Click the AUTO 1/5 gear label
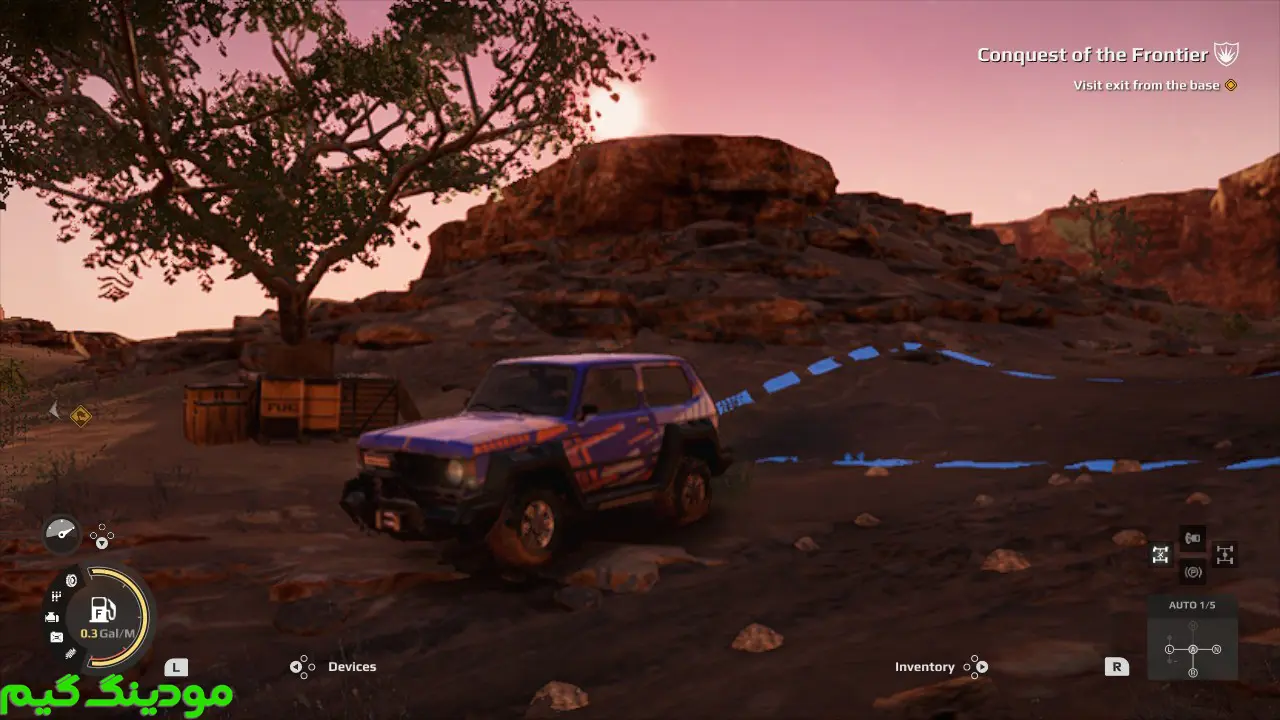This screenshot has height=720, width=1280. 1192,605
